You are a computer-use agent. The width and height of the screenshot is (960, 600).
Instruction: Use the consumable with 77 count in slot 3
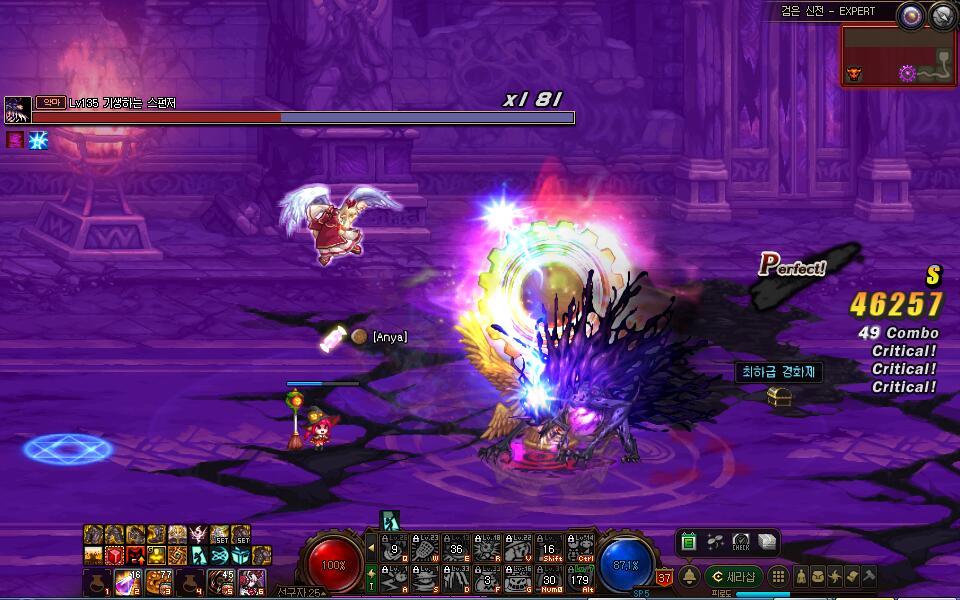coord(157,580)
